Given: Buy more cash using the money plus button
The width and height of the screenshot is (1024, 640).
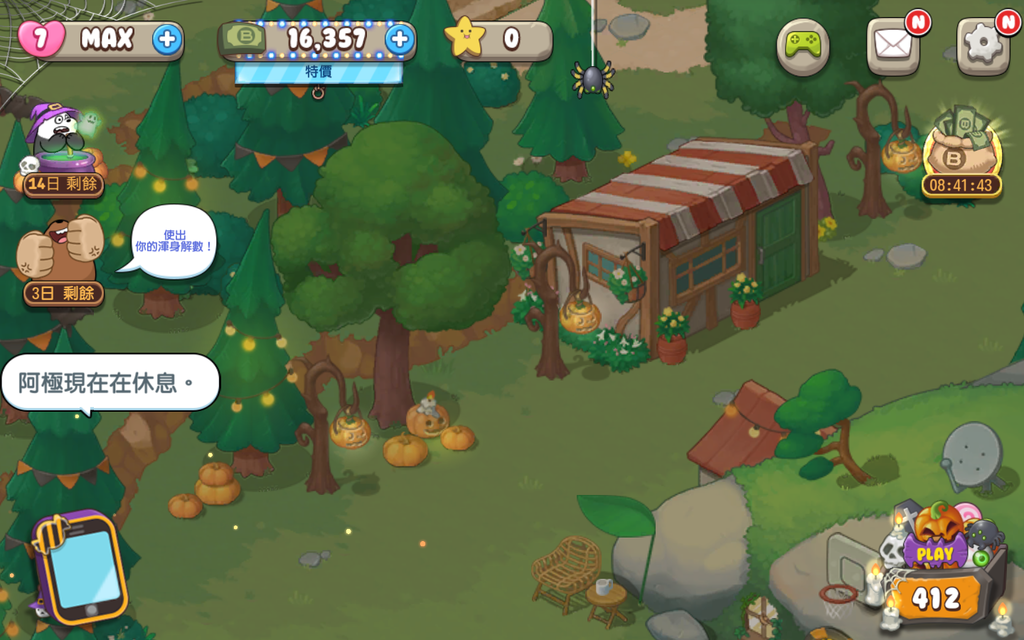Looking at the screenshot, I should pos(399,40).
